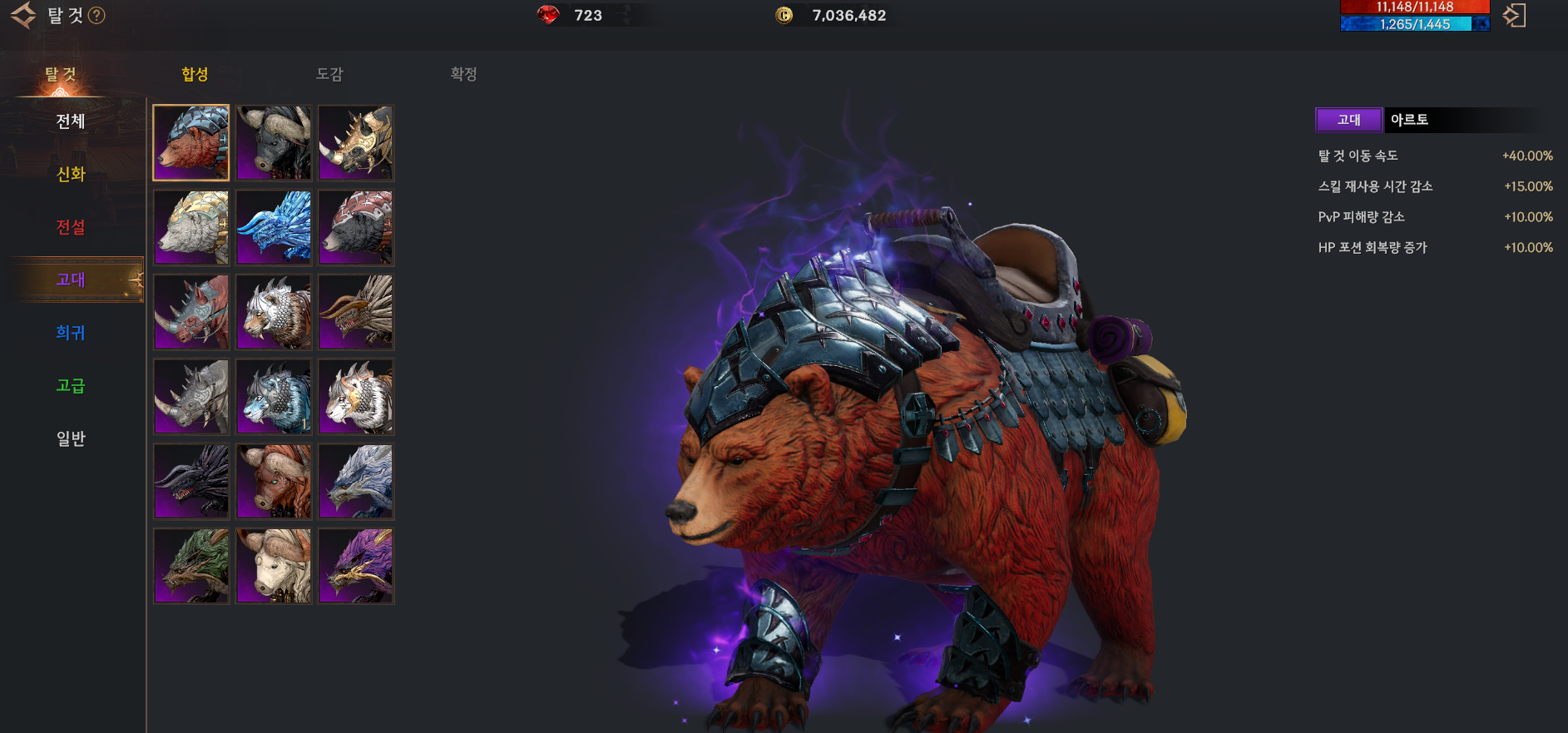The height and width of the screenshot is (733, 1568).
Task: Select the 전체 category filter
Action: 71,121
